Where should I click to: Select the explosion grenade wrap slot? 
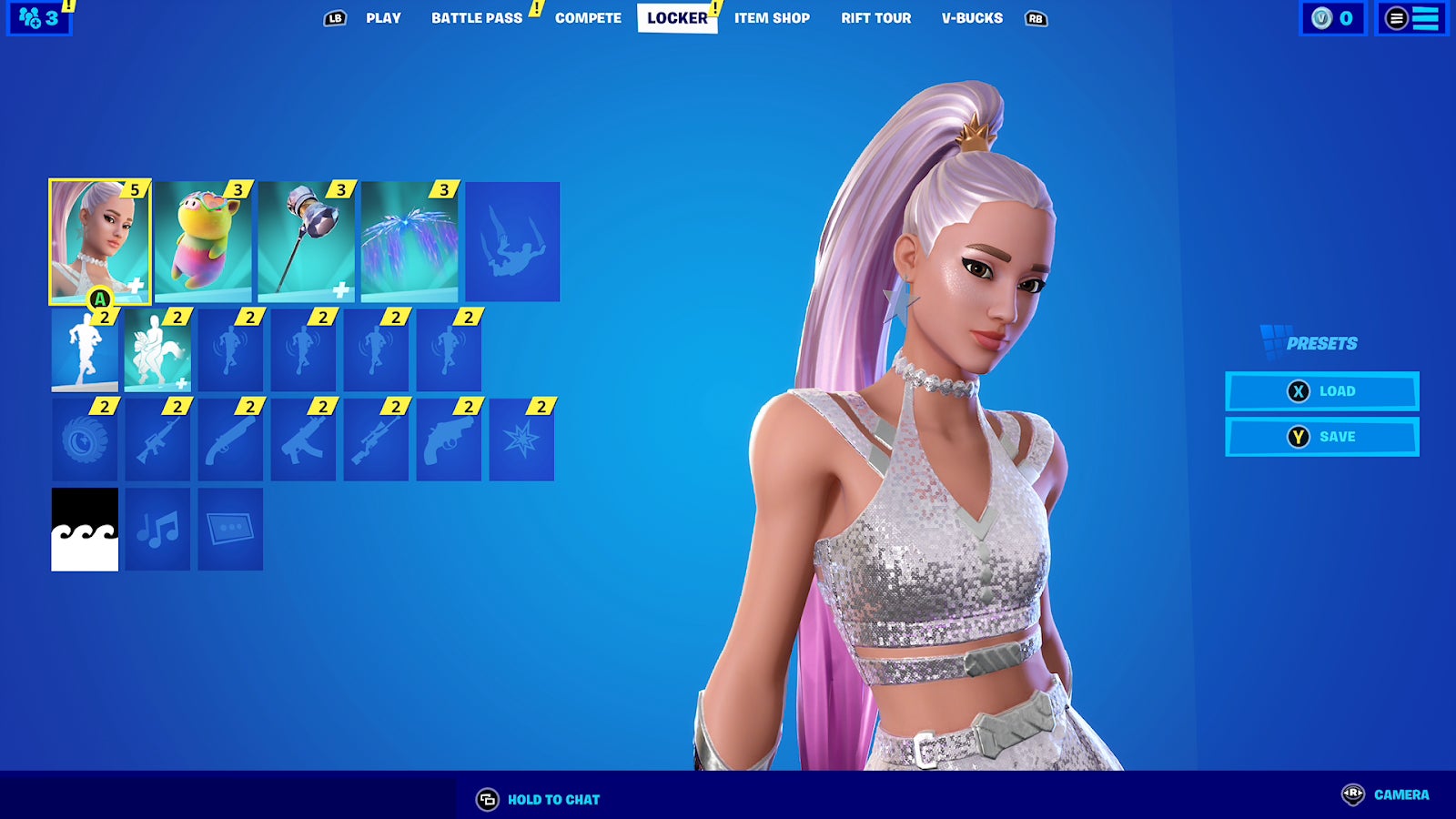coord(521,441)
